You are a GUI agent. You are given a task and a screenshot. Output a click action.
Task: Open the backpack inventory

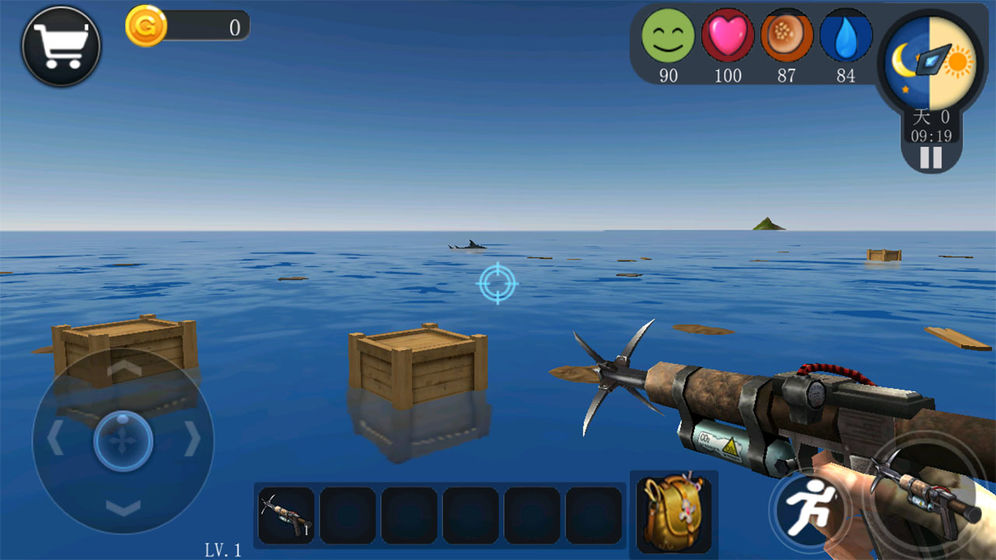[x=673, y=511]
